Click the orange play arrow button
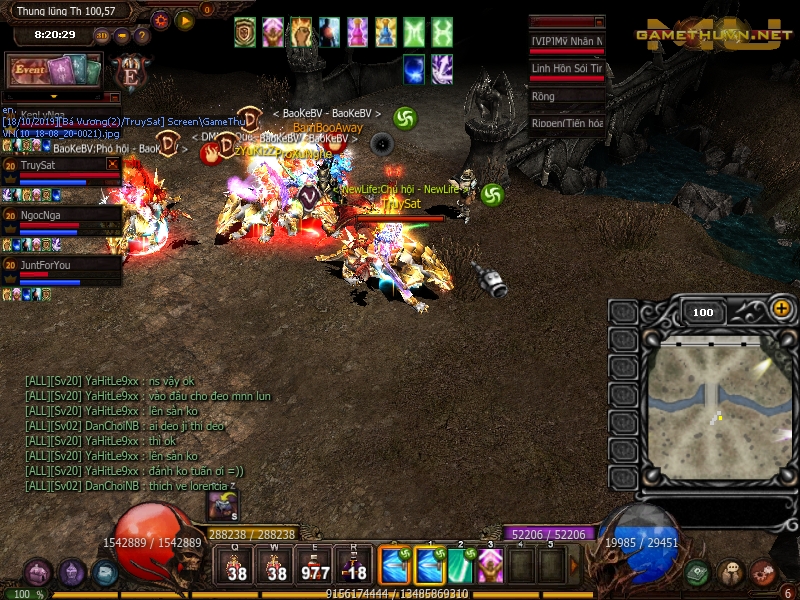Screen dimensions: 800x600 tap(185, 20)
